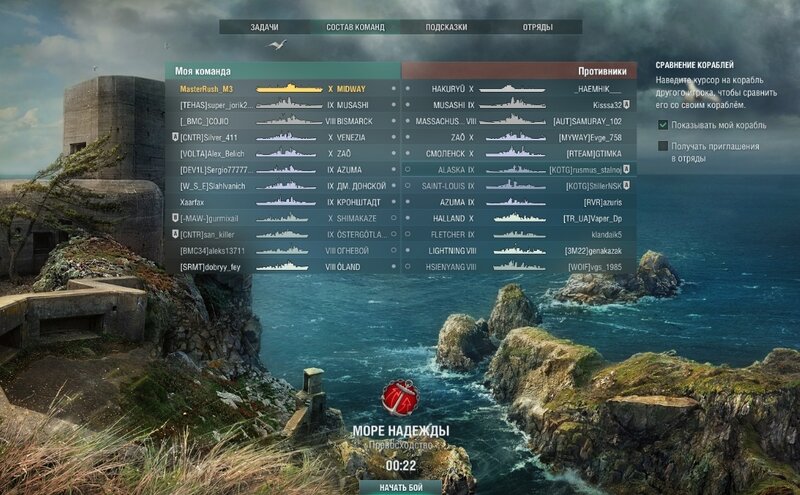
Task: Switch to the ЗАДАЧИ tab
Action: (x=264, y=27)
